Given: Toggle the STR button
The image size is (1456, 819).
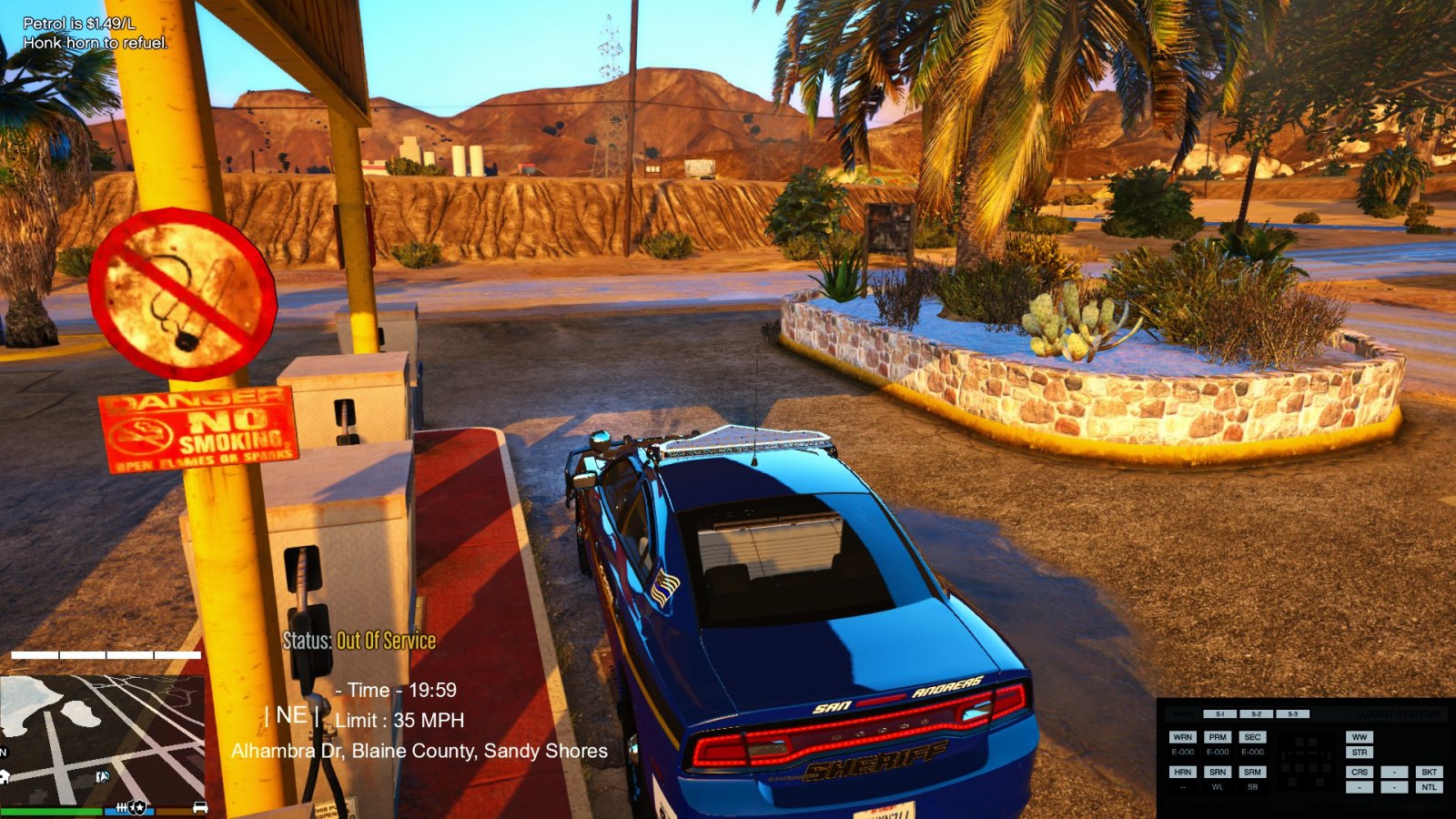Looking at the screenshot, I should 1360,753.
